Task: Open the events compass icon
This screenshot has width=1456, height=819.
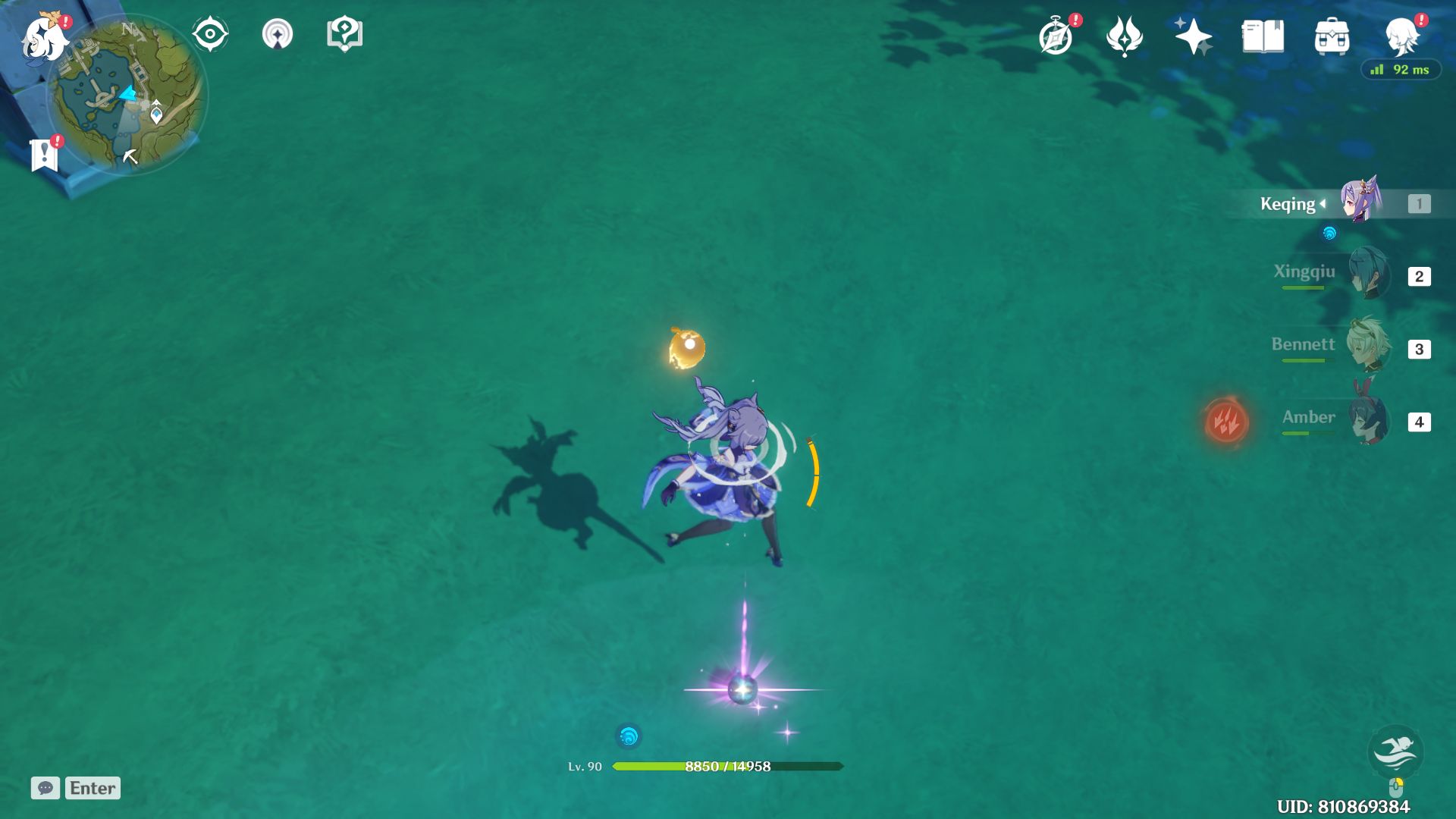Action: point(1056,36)
